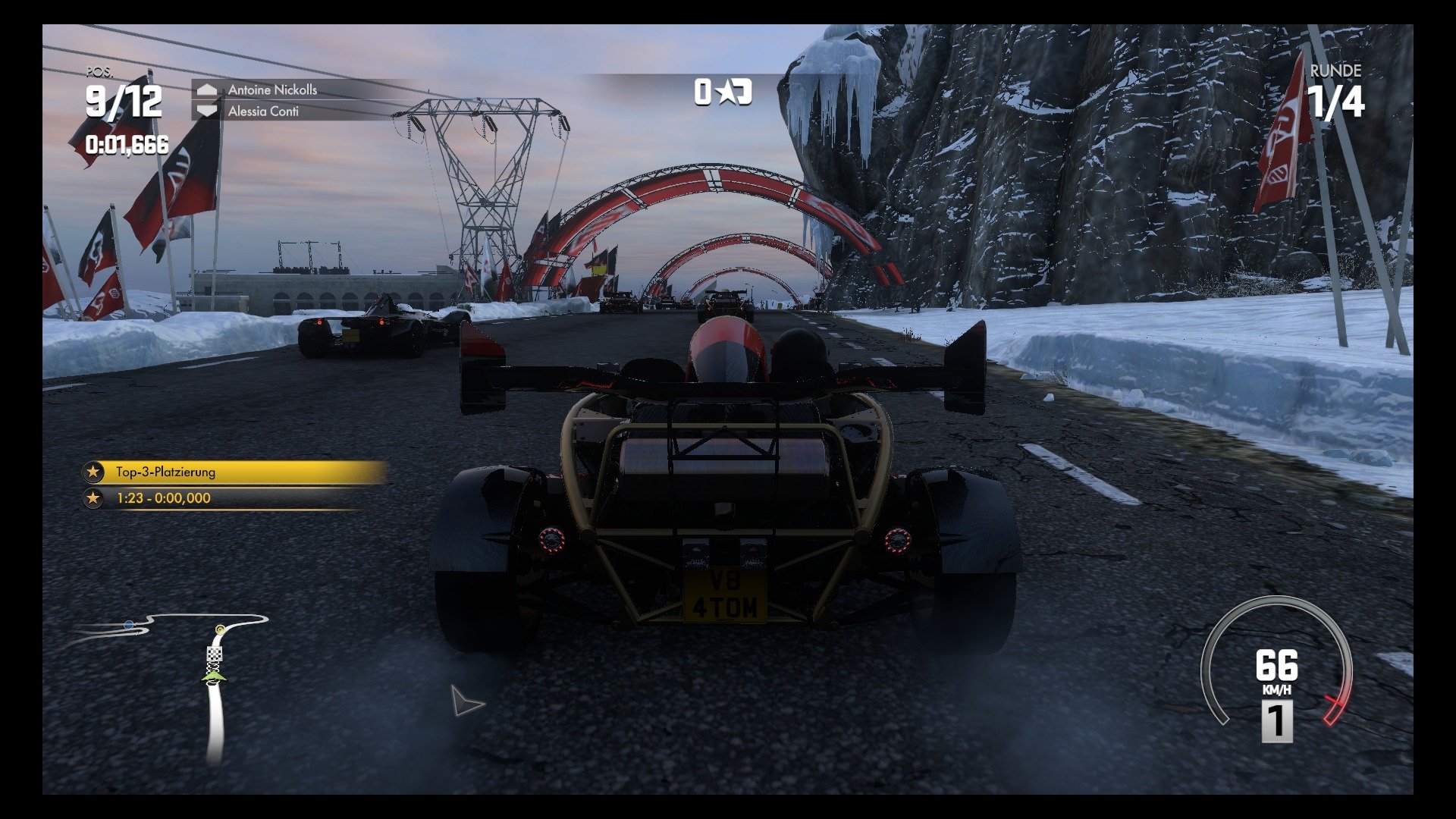Click the hexagon badge beside Antoine Nickolls

pyautogui.click(x=206, y=89)
